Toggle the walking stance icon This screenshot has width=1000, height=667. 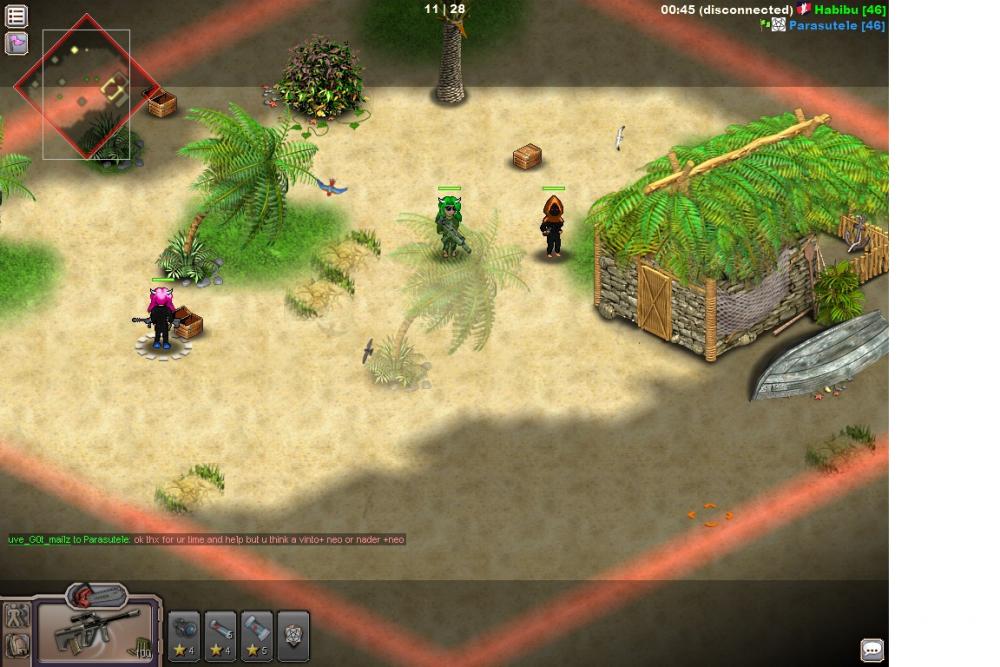[17, 616]
